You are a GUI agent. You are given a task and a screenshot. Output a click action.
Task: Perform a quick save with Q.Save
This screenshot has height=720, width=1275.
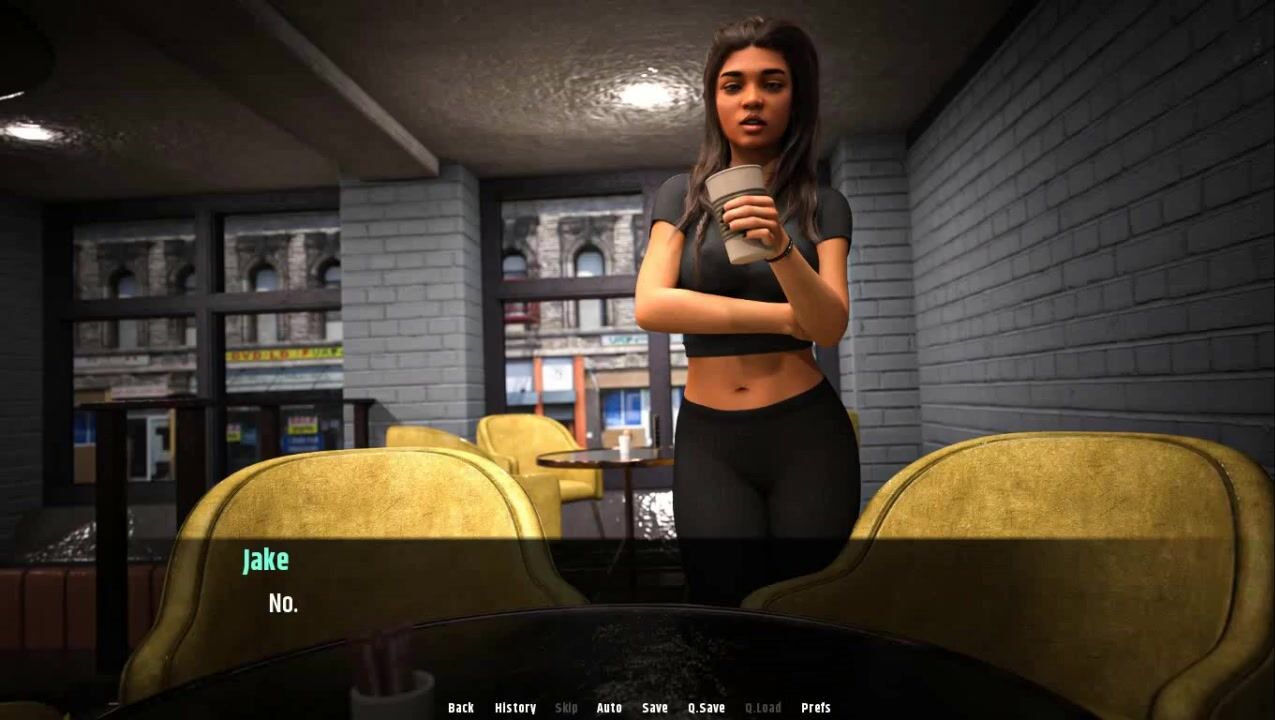coord(706,708)
